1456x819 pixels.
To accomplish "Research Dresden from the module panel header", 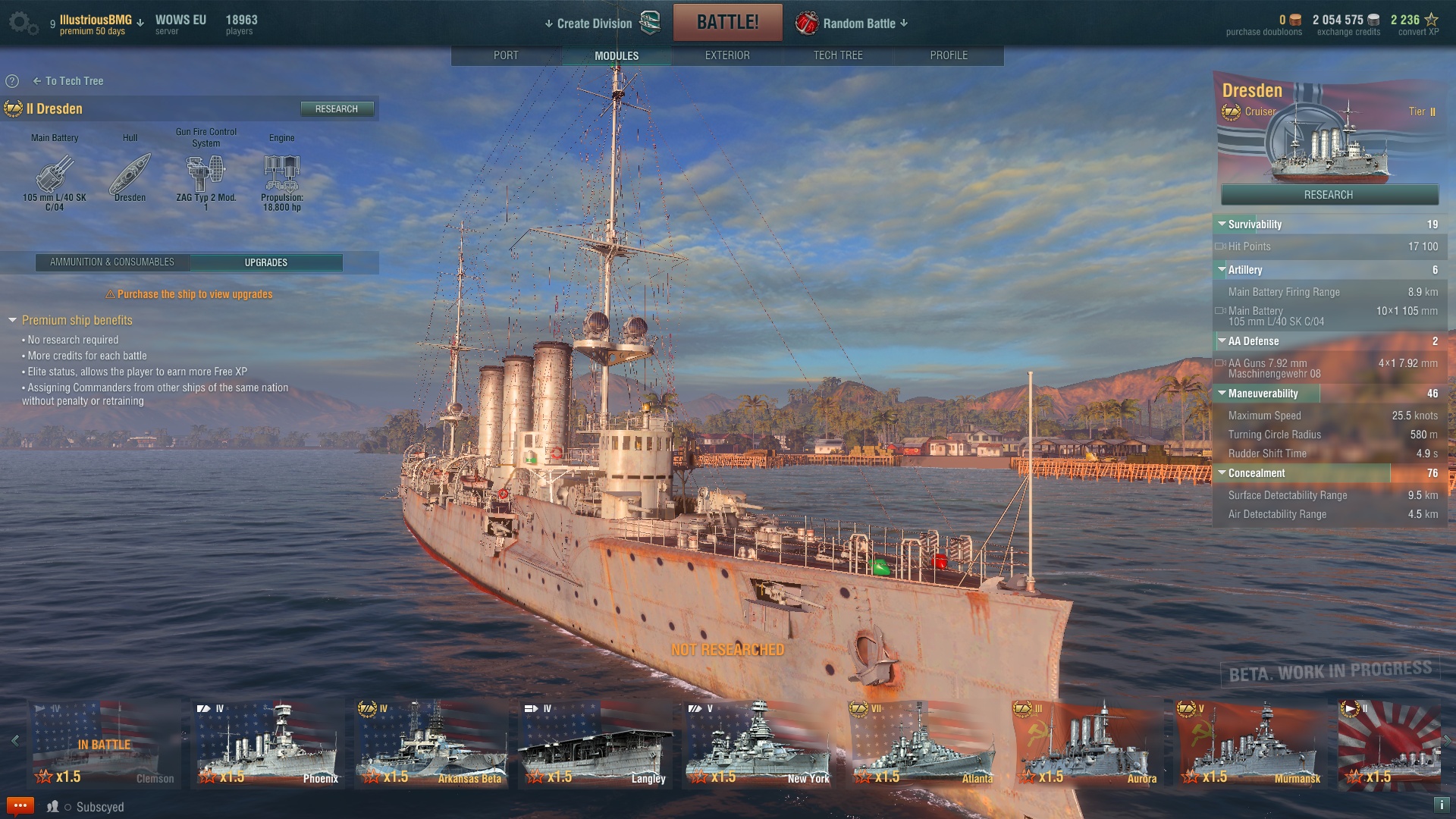I will coord(336,109).
